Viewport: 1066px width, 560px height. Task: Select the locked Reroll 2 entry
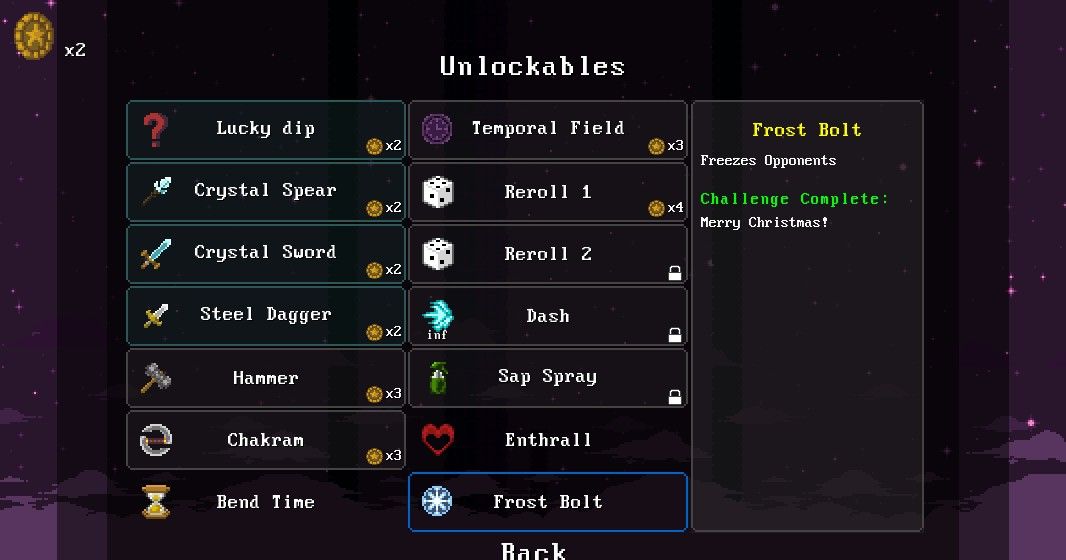[x=547, y=254]
